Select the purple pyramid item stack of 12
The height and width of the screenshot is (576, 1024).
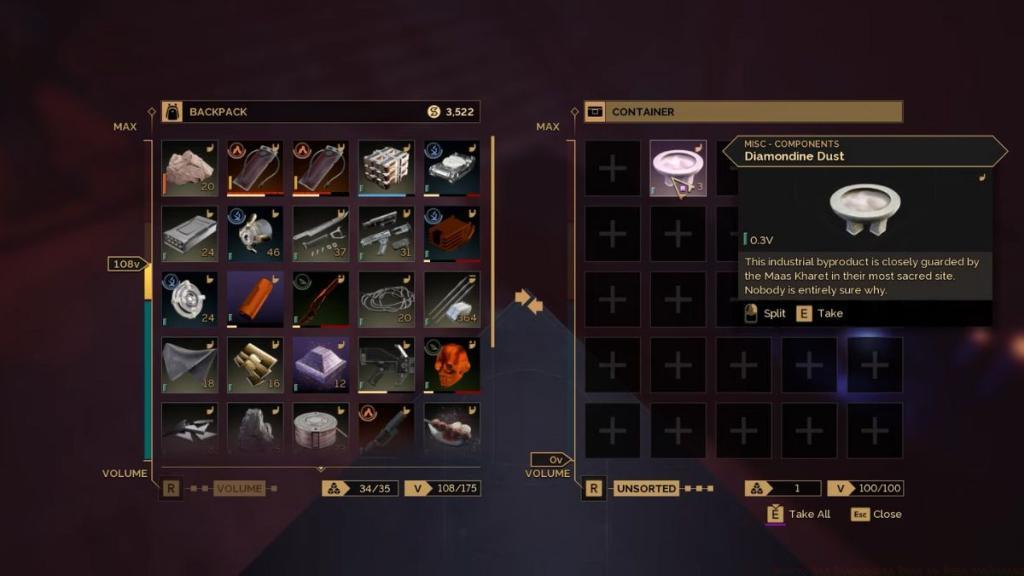321,365
